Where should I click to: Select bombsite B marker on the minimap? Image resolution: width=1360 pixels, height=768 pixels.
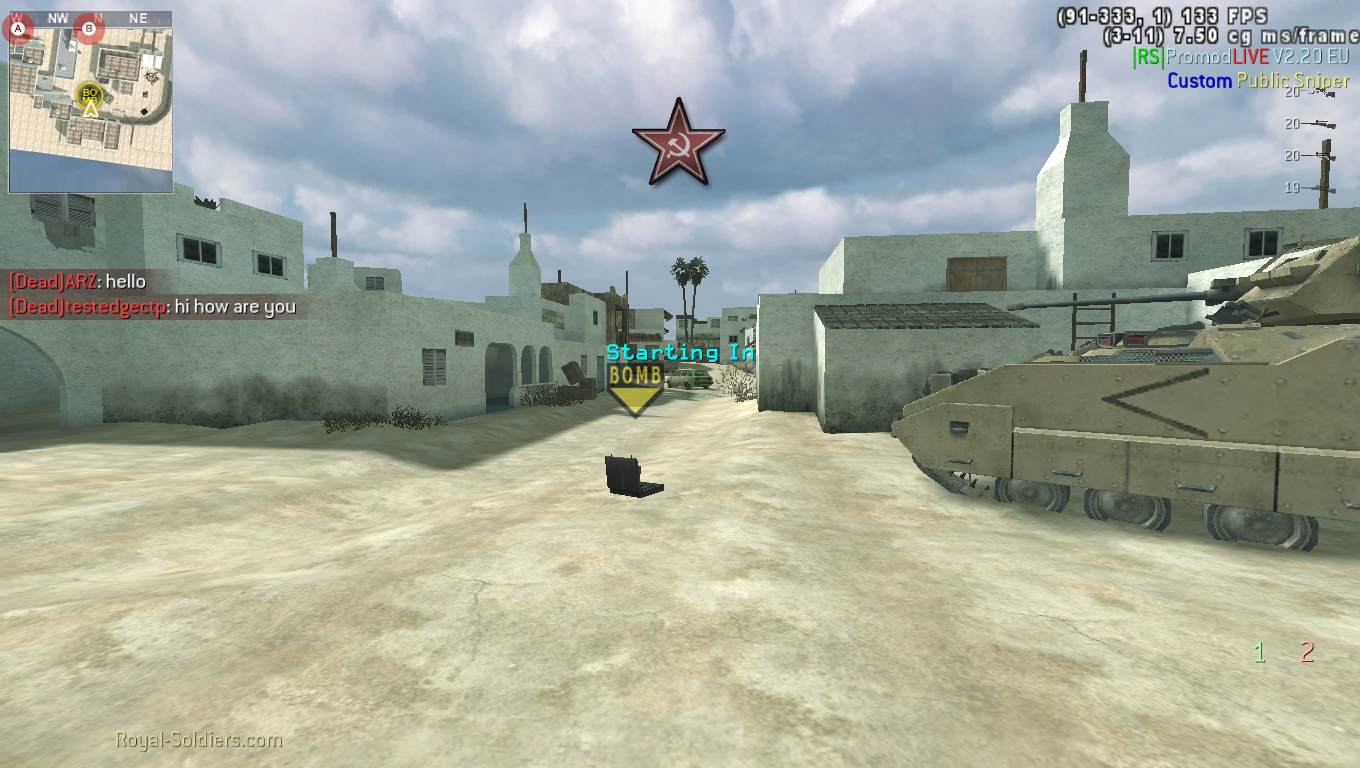tap(90, 30)
